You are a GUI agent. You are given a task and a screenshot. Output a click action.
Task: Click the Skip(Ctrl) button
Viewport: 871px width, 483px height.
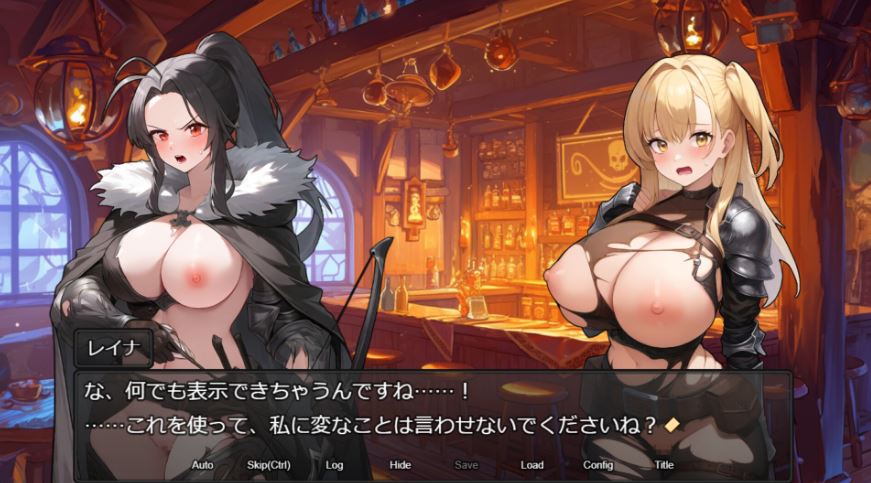point(268,465)
